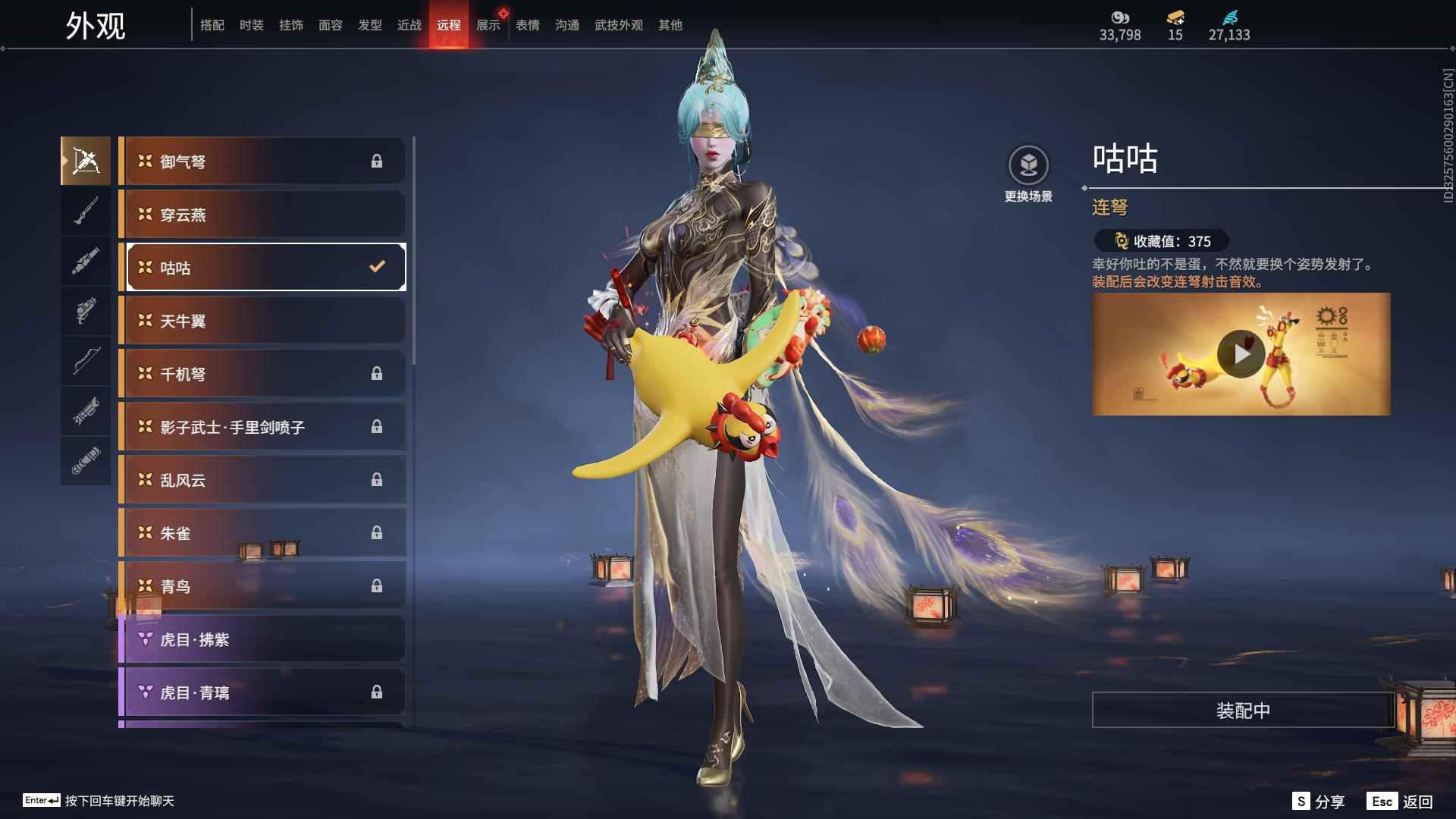Select the bow weapon icon in left sidebar
The height and width of the screenshot is (819, 1456).
(86, 362)
